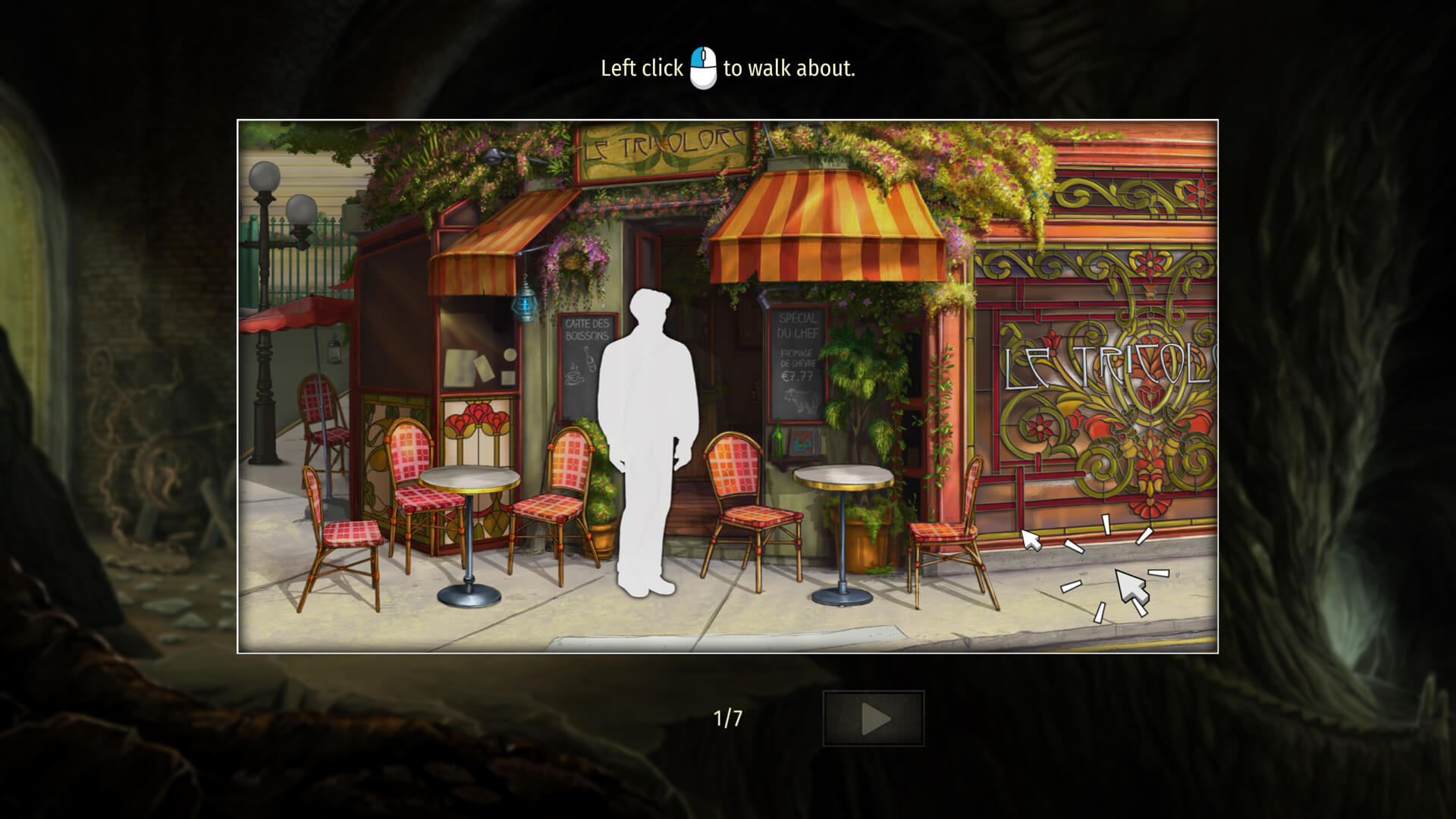Viewport: 1456px width, 819px height.
Task: Click the white character silhouette
Action: [x=651, y=440]
